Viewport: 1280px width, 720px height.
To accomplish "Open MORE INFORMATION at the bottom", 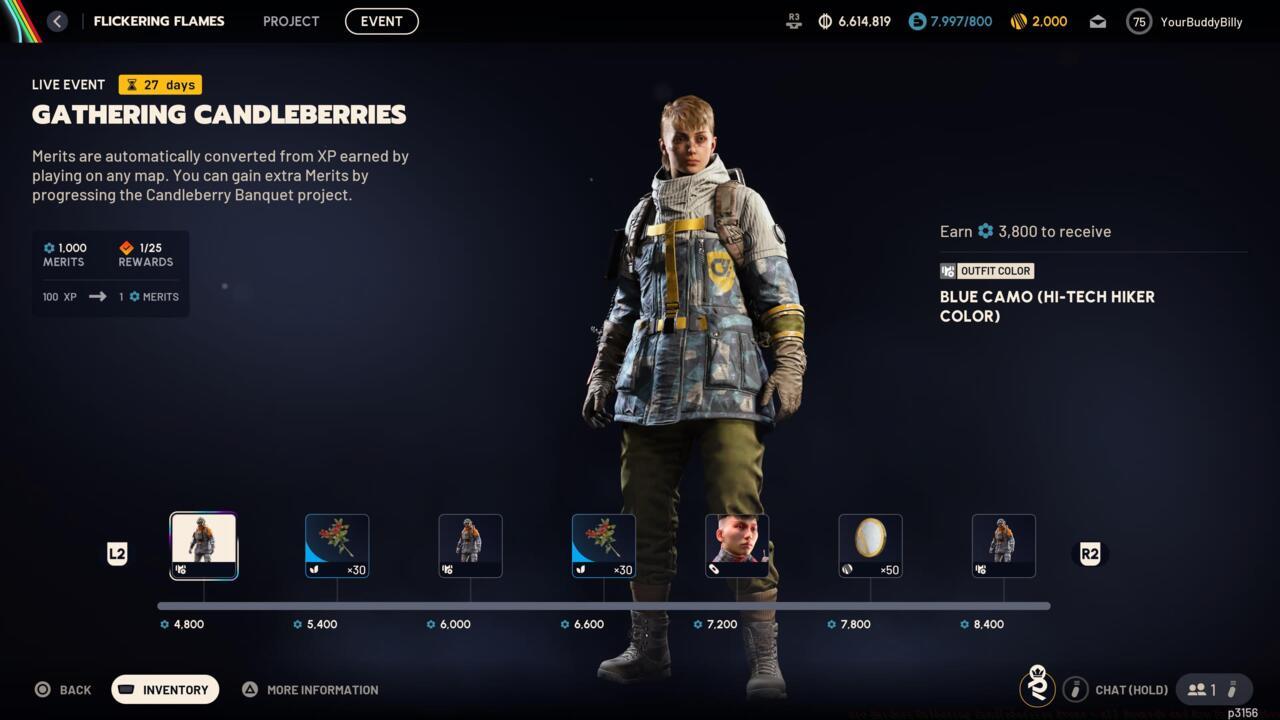I will pyautogui.click(x=310, y=689).
